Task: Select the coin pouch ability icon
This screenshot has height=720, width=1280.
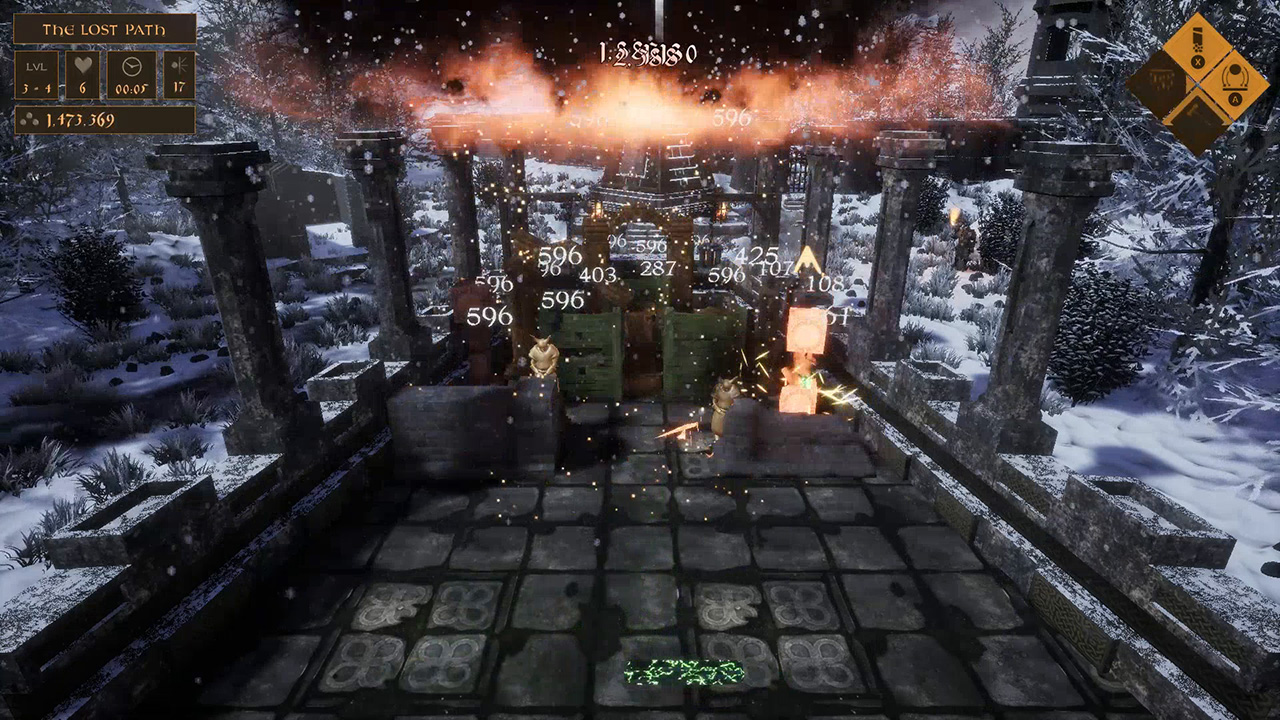Action: tap(1198, 42)
